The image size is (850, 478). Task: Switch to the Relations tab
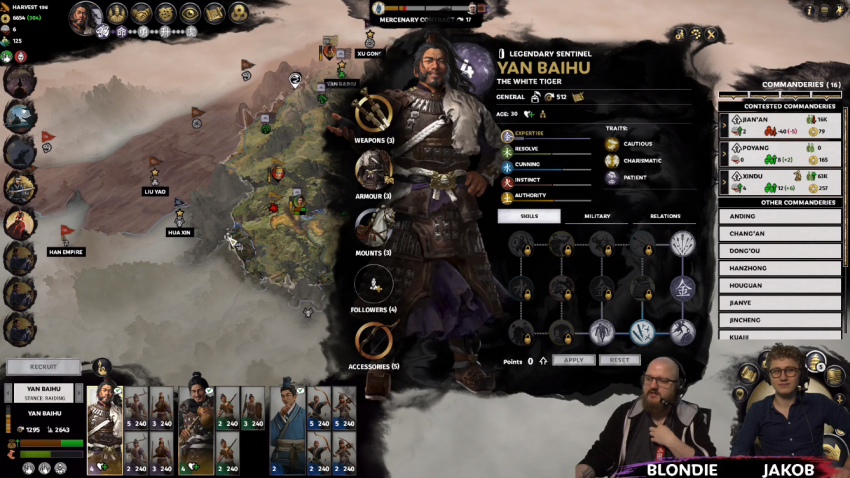coord(665,216)
